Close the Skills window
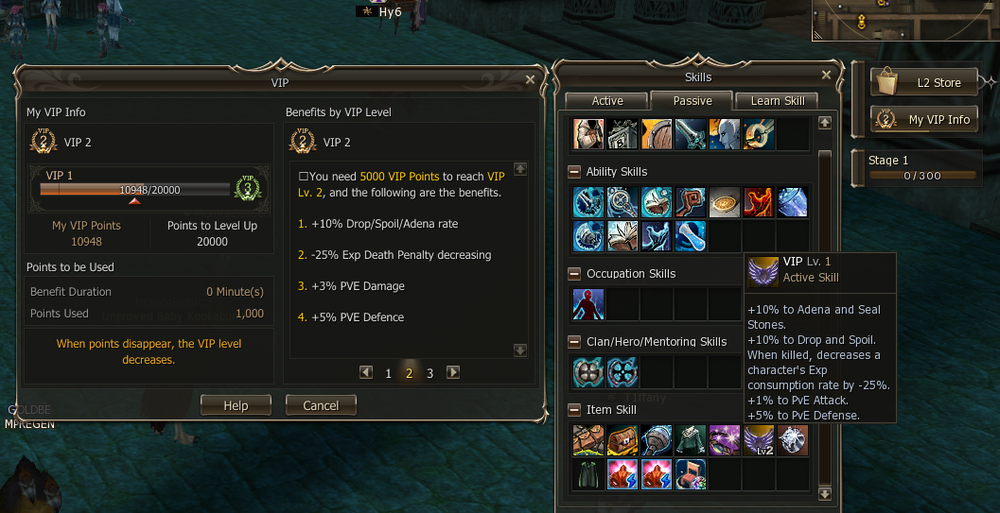Screen dimensions: 1000x513 [x=826, y=75]
